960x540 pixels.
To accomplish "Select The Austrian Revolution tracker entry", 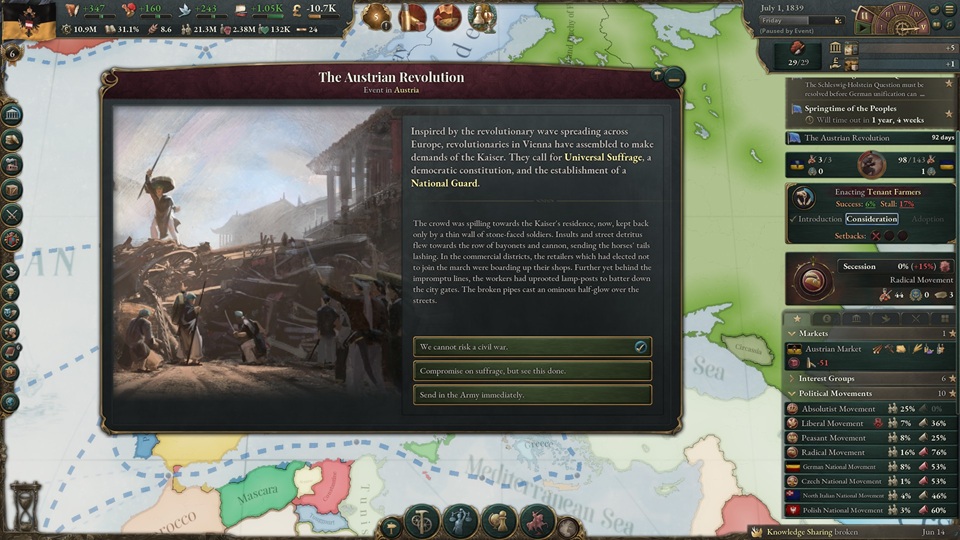I will pyautogui.click(x=866, y=138).
